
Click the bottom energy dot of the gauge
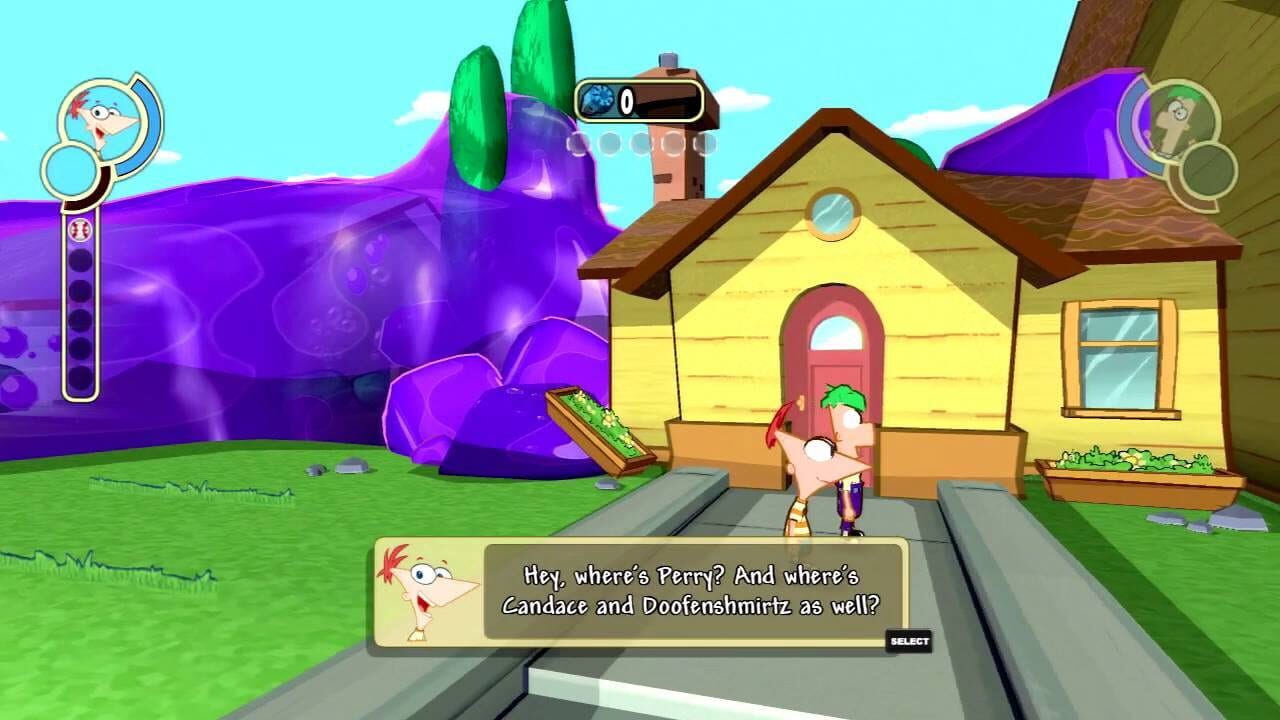[80, 375]
